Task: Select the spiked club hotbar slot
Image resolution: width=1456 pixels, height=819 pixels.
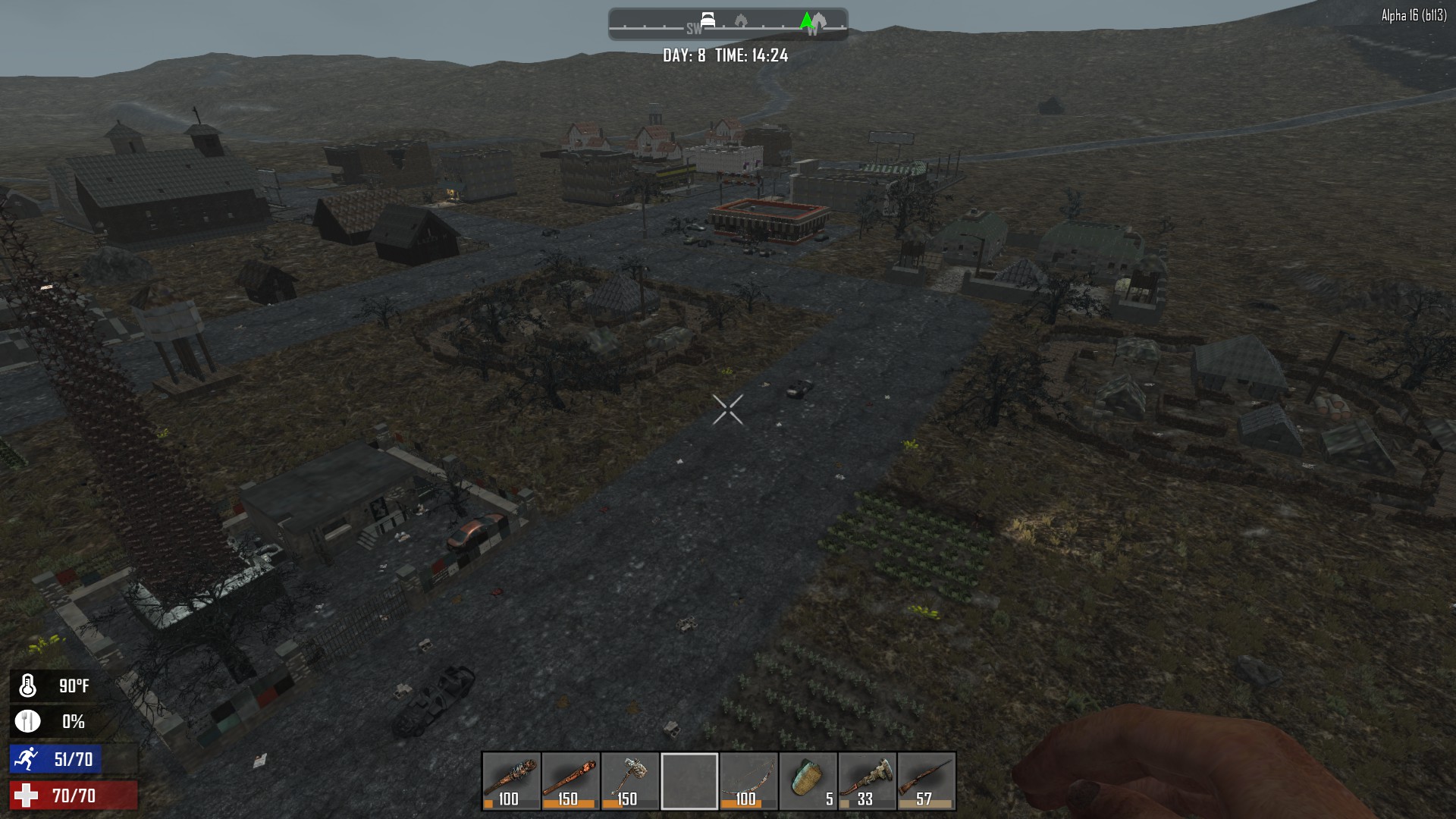Action: click(511, 781)
